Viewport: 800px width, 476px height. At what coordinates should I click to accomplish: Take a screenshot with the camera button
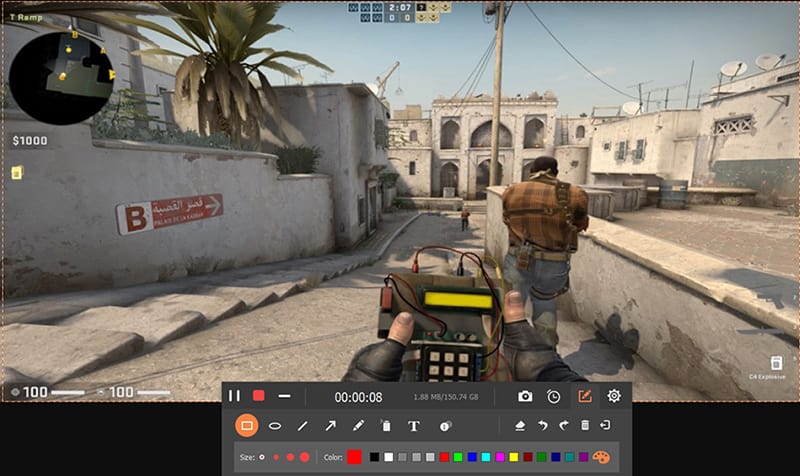525,396
